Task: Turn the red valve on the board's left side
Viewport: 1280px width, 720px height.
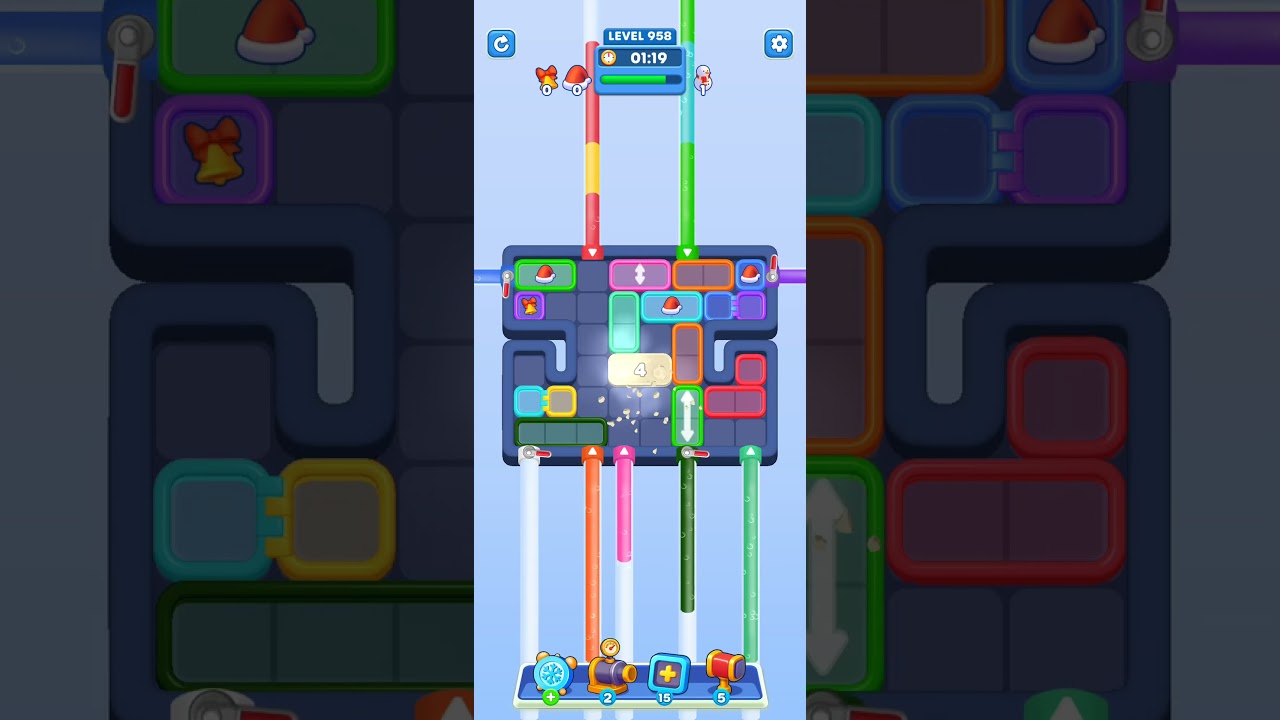Action: pos(506,277)
